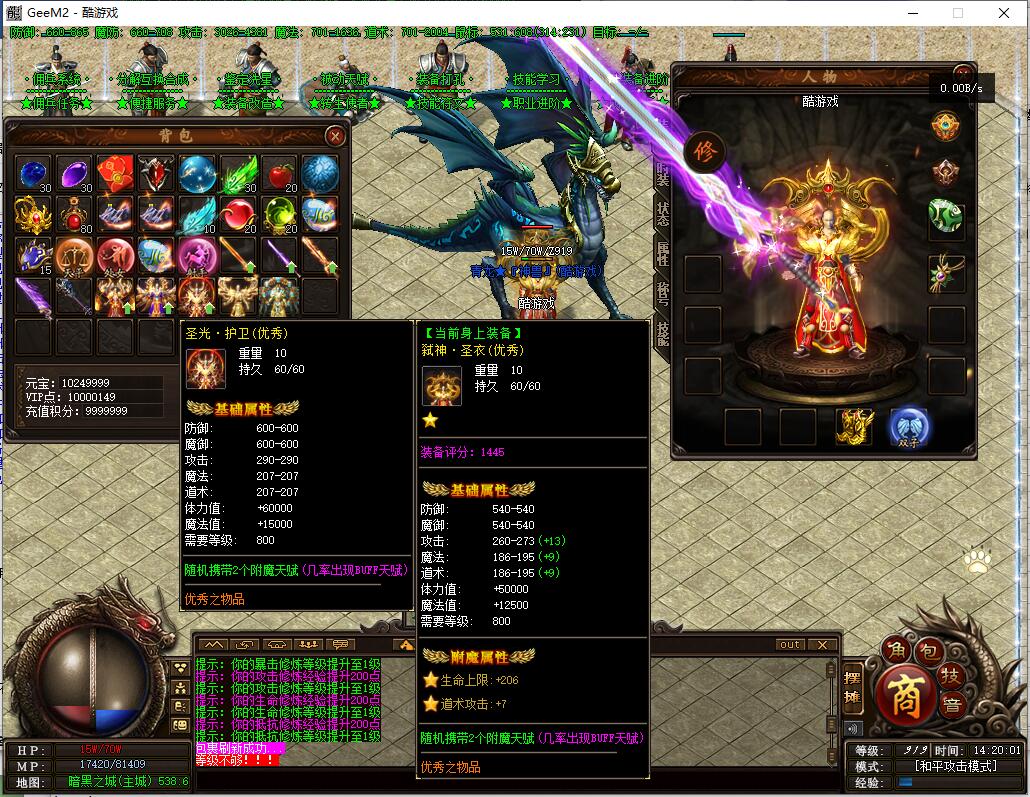This screenshot has height=797, width=1030.
Task: Select the green feather item stack
Action: [x=238, y=174]
